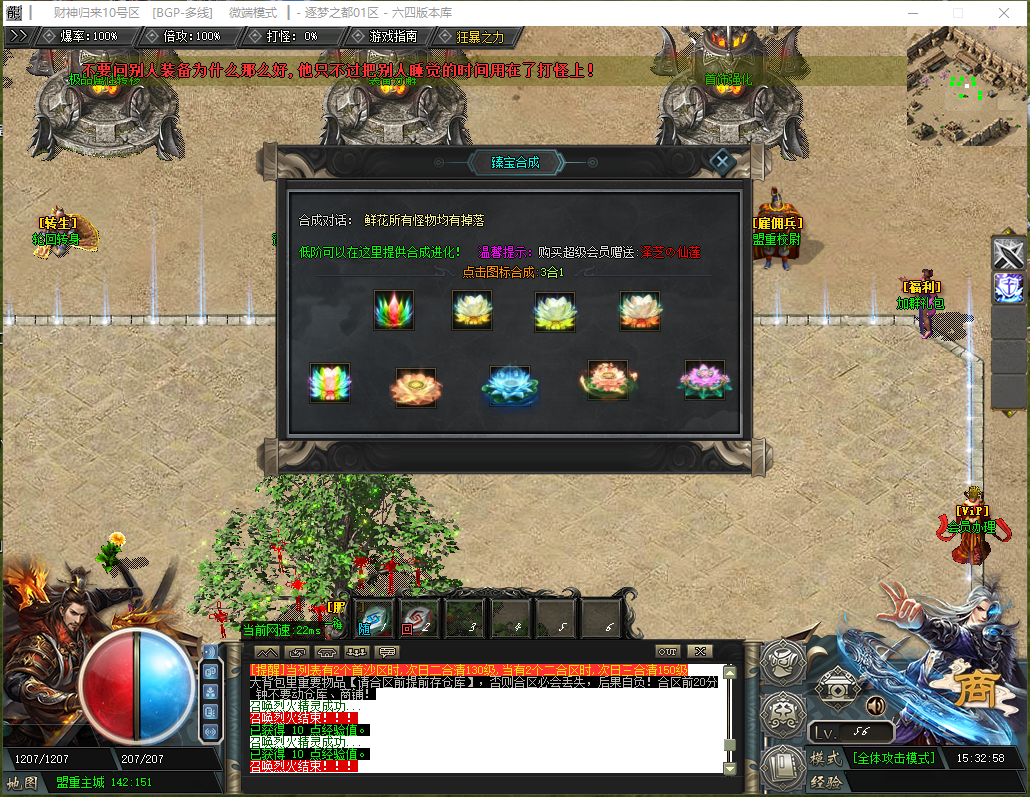The height and width of the screenshot is (797, 1030).
Task: Choose the purple-pink lotus synthesis icon
Action: [704, 380]
